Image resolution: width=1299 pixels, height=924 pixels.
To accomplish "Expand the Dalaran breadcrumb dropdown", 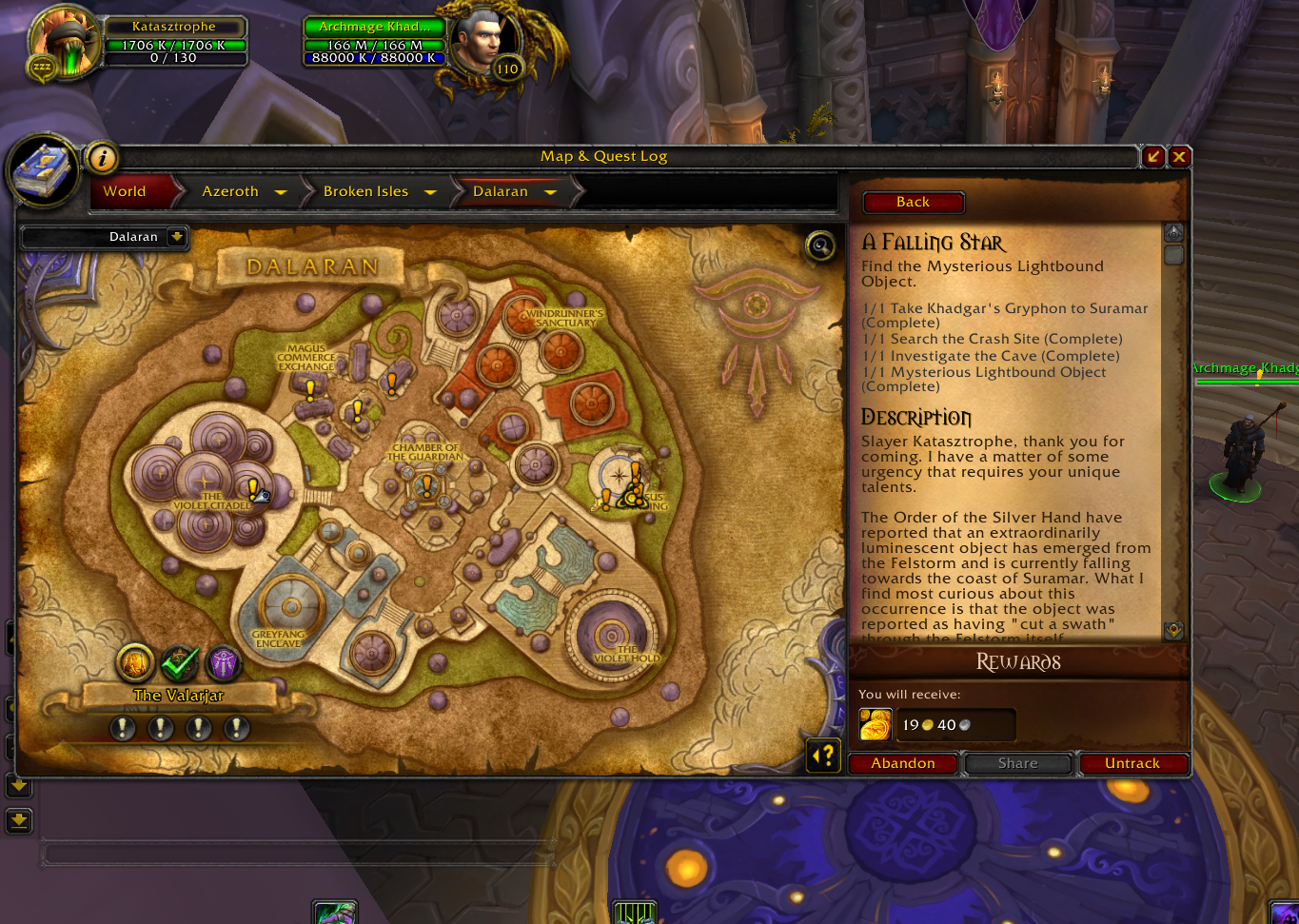I will (x=550, y=191).
